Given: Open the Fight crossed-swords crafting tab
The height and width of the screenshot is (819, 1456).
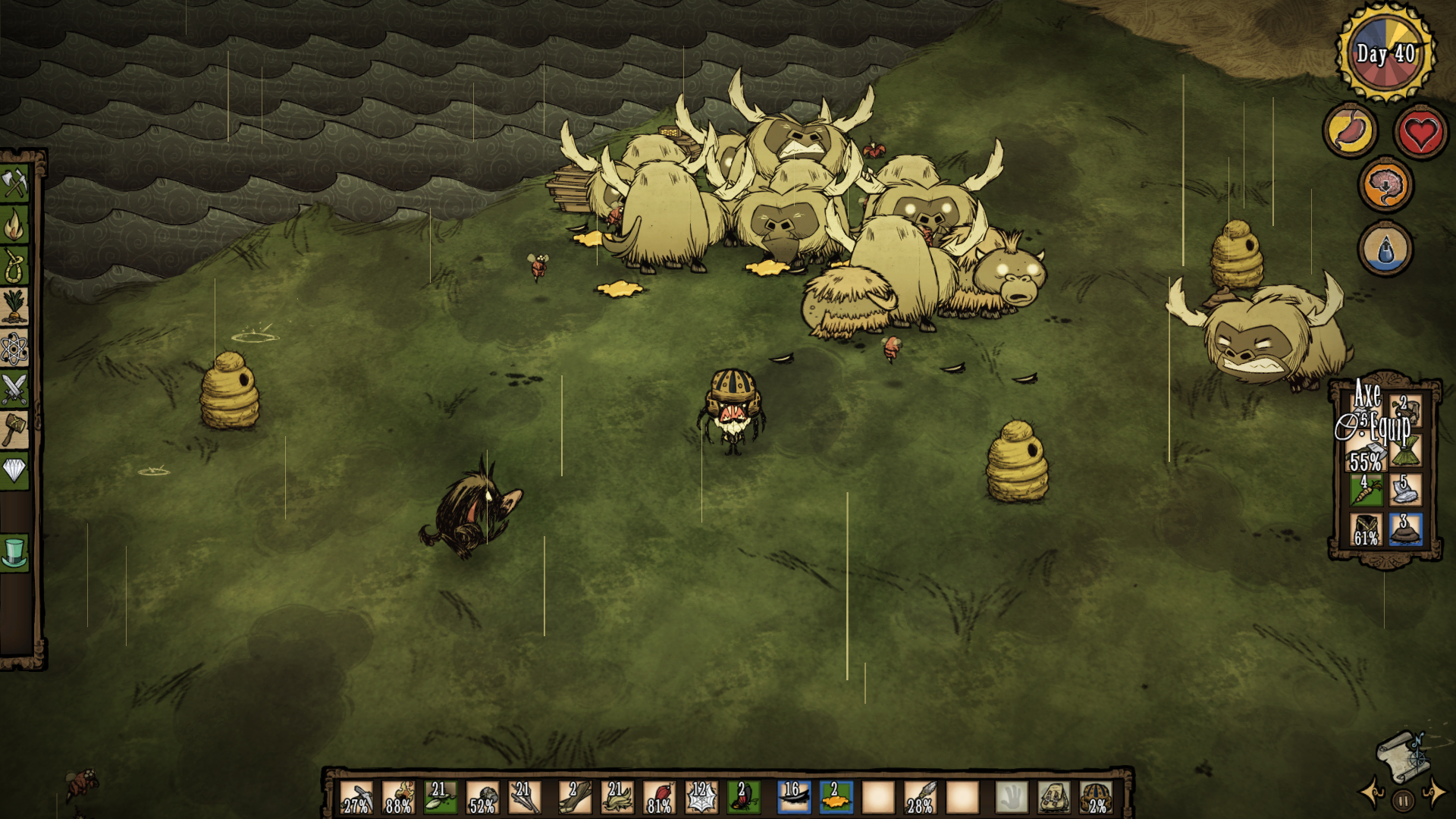Looking at the screenshot, I should tap(15, 389).
